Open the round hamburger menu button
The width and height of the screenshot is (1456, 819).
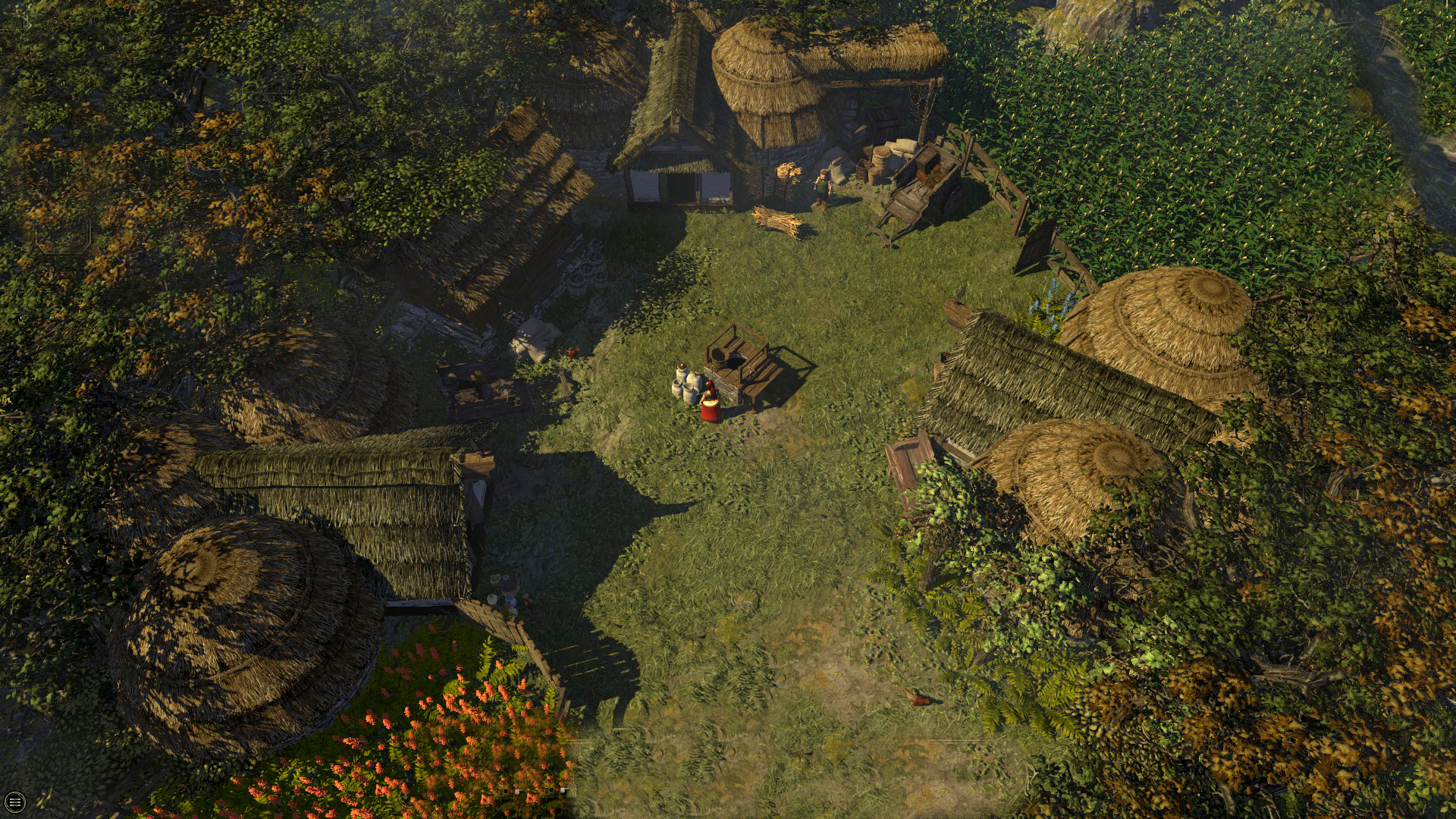click(14, 802)
